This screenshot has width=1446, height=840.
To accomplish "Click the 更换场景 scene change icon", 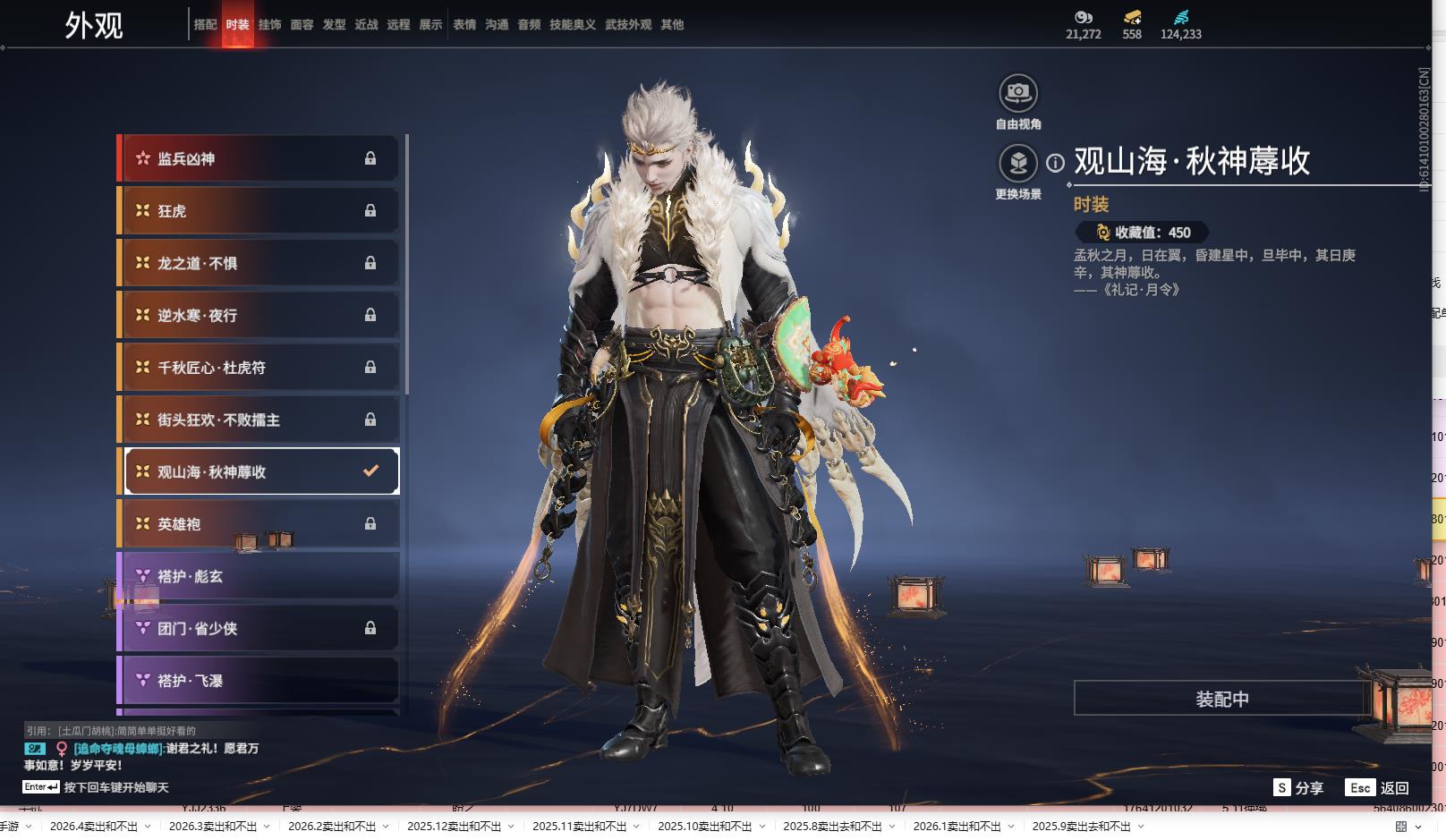I will [1018, 164].
